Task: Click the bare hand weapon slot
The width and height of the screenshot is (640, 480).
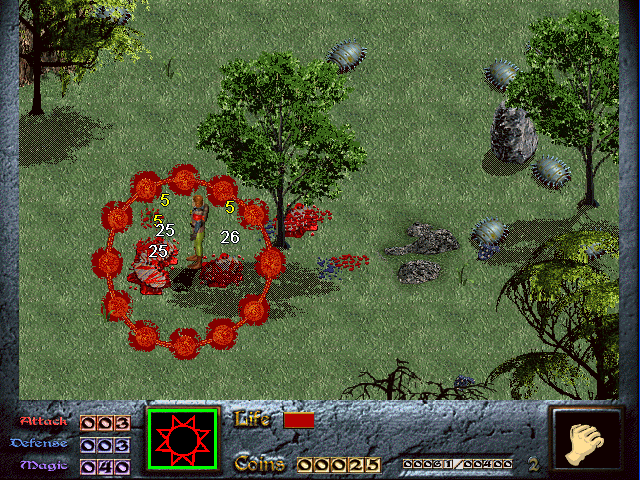Action: (585, 441)
